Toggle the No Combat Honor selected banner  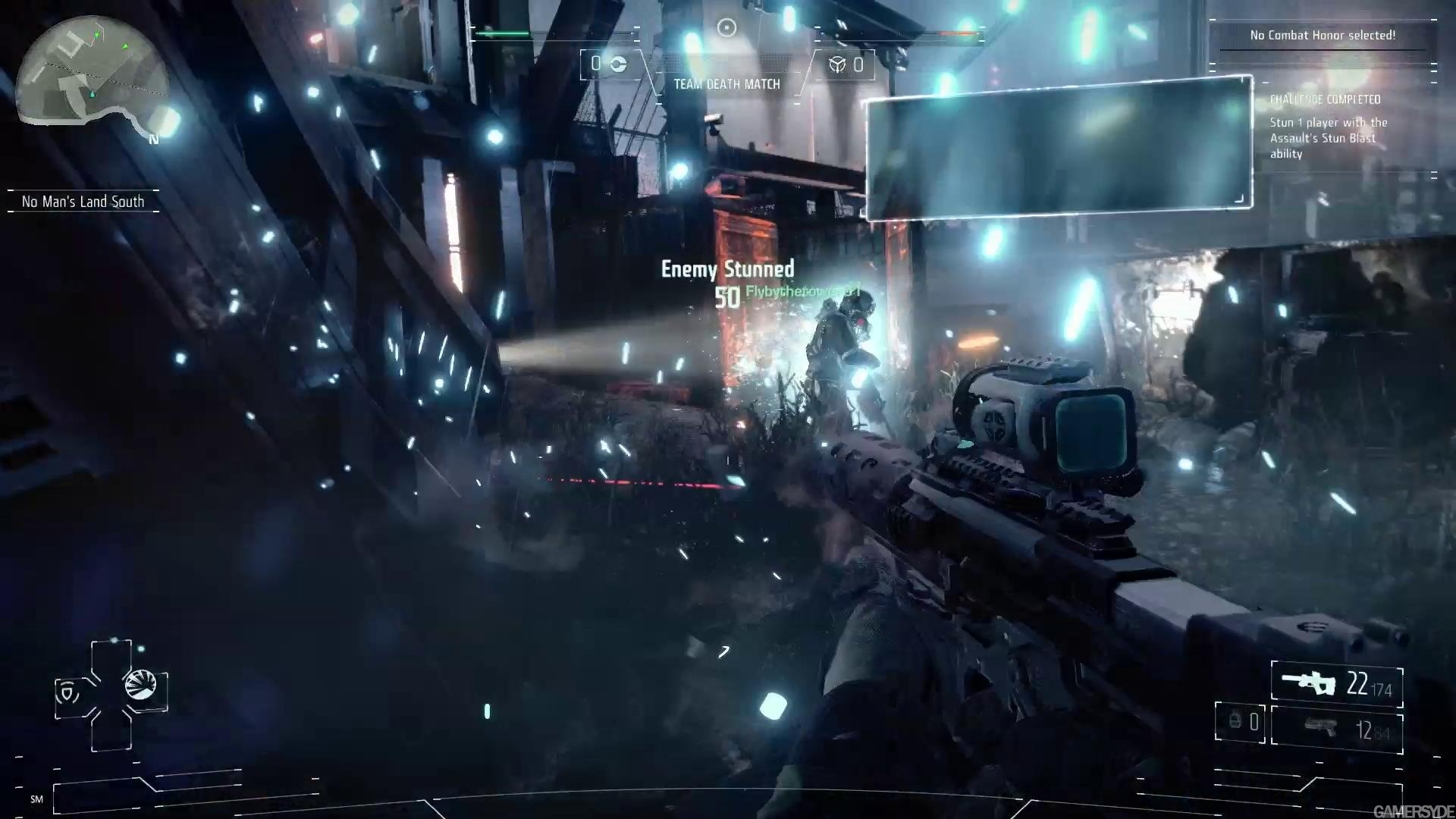tap(1323, 34)
